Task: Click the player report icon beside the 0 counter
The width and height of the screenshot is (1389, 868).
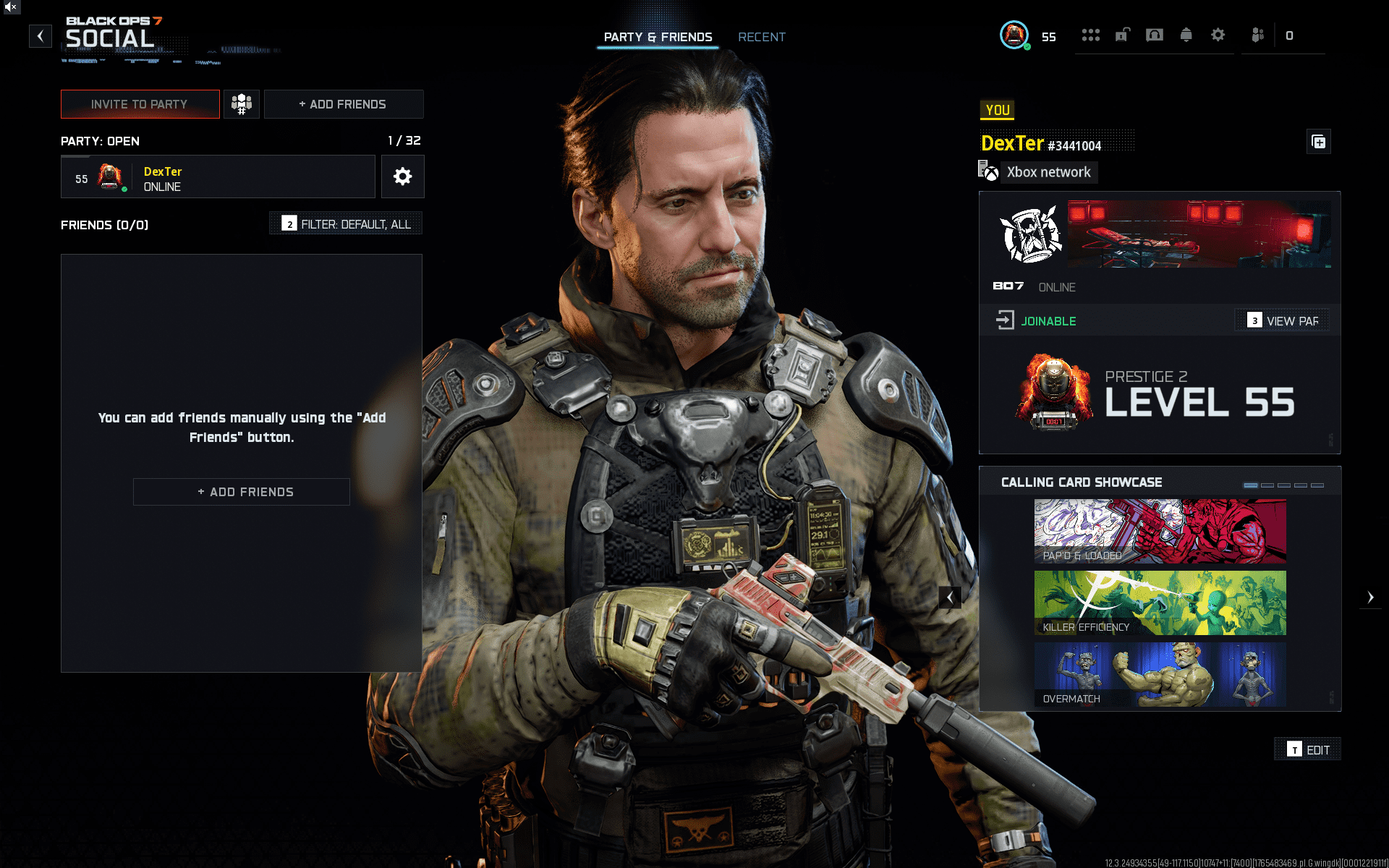Action: point(1257,35)
